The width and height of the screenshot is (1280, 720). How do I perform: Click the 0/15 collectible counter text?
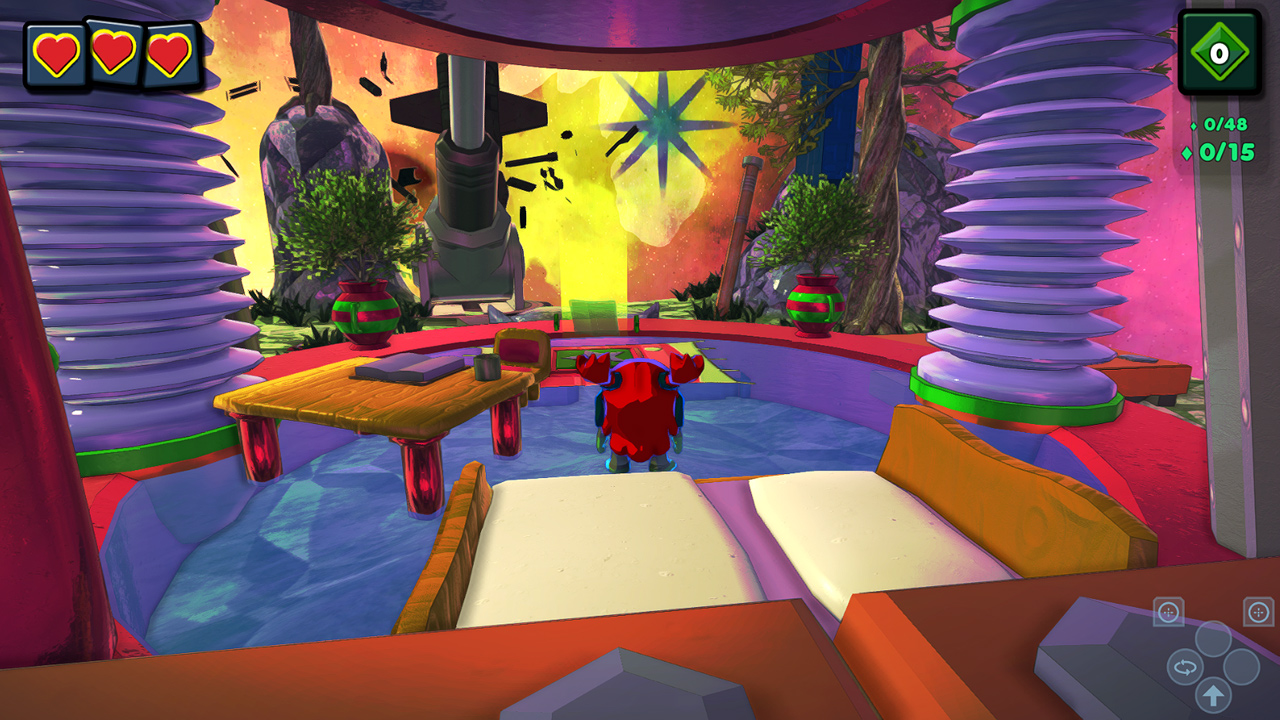pos(1228,151)
